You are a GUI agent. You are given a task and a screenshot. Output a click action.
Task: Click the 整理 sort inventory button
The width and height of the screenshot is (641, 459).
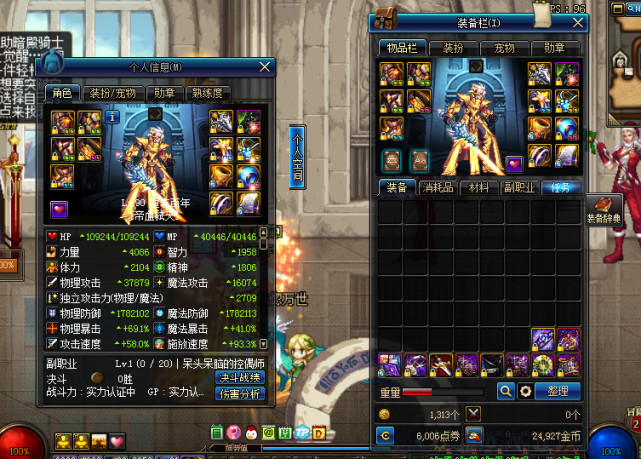[557, 391]
